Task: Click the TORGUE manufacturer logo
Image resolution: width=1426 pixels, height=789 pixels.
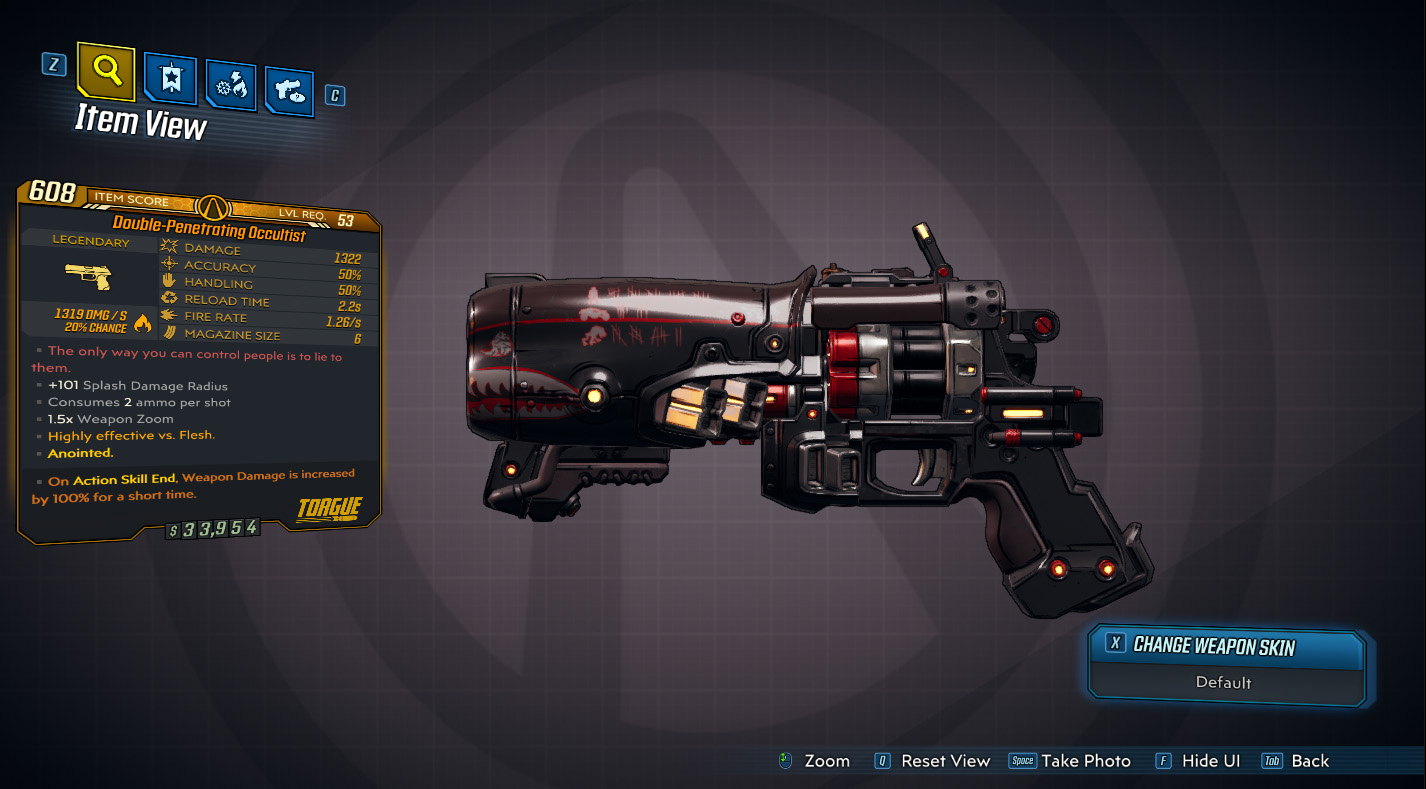Action: (331, 508)
